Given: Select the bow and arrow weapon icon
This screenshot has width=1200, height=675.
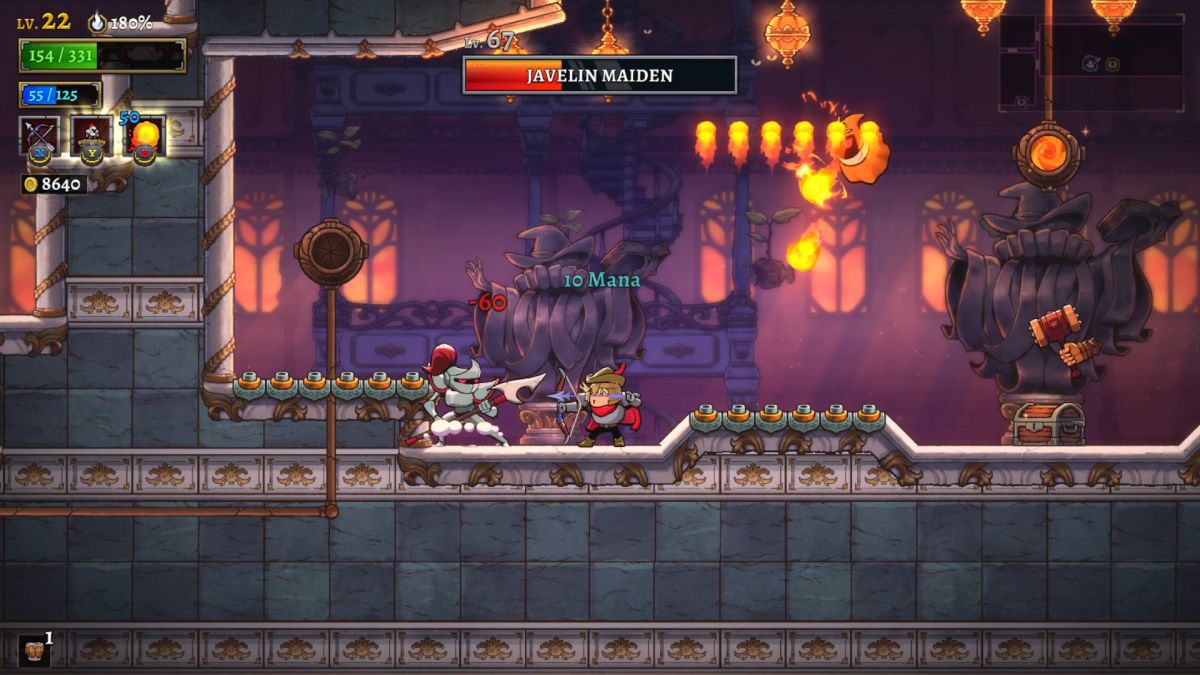Looking at the screenshot, I should click(x=40, y=135).
